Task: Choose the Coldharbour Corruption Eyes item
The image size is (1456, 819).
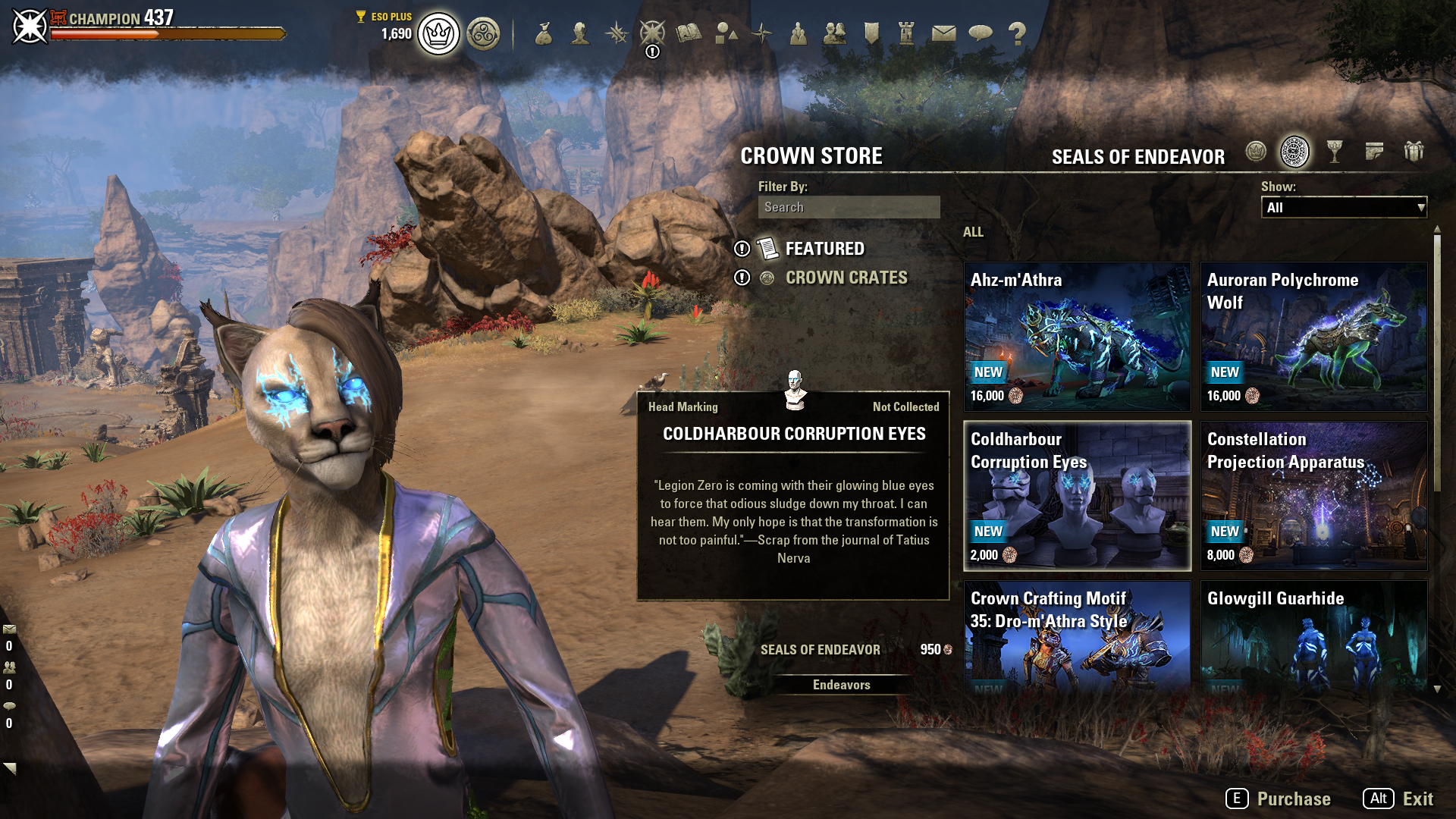Action: point(1077,496)
